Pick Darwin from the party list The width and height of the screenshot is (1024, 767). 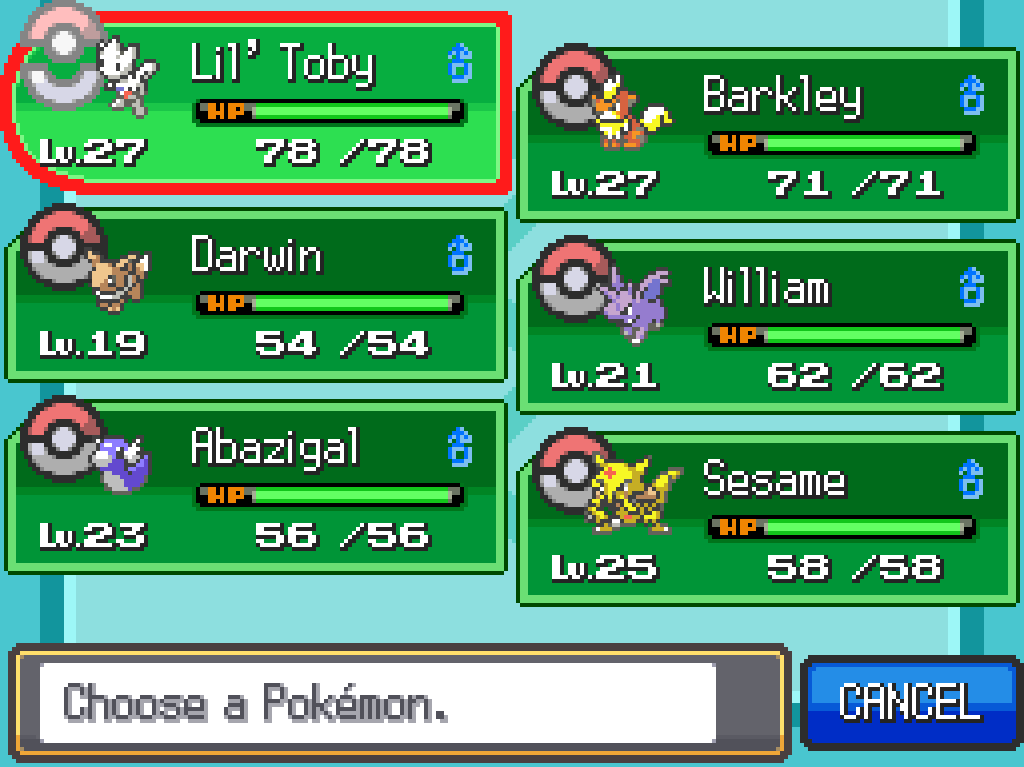pos(258,296)
